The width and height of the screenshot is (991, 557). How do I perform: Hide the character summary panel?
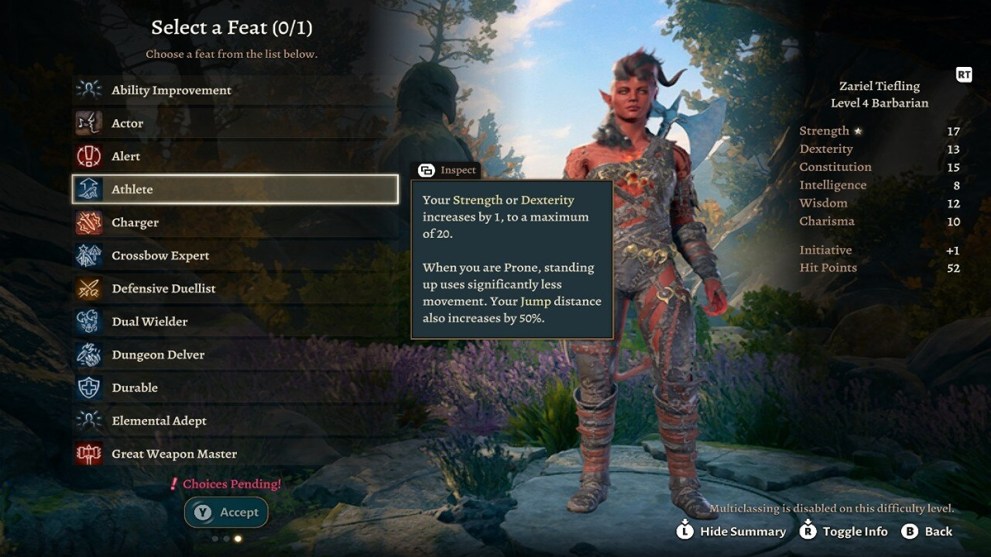[x=731, y=531]
